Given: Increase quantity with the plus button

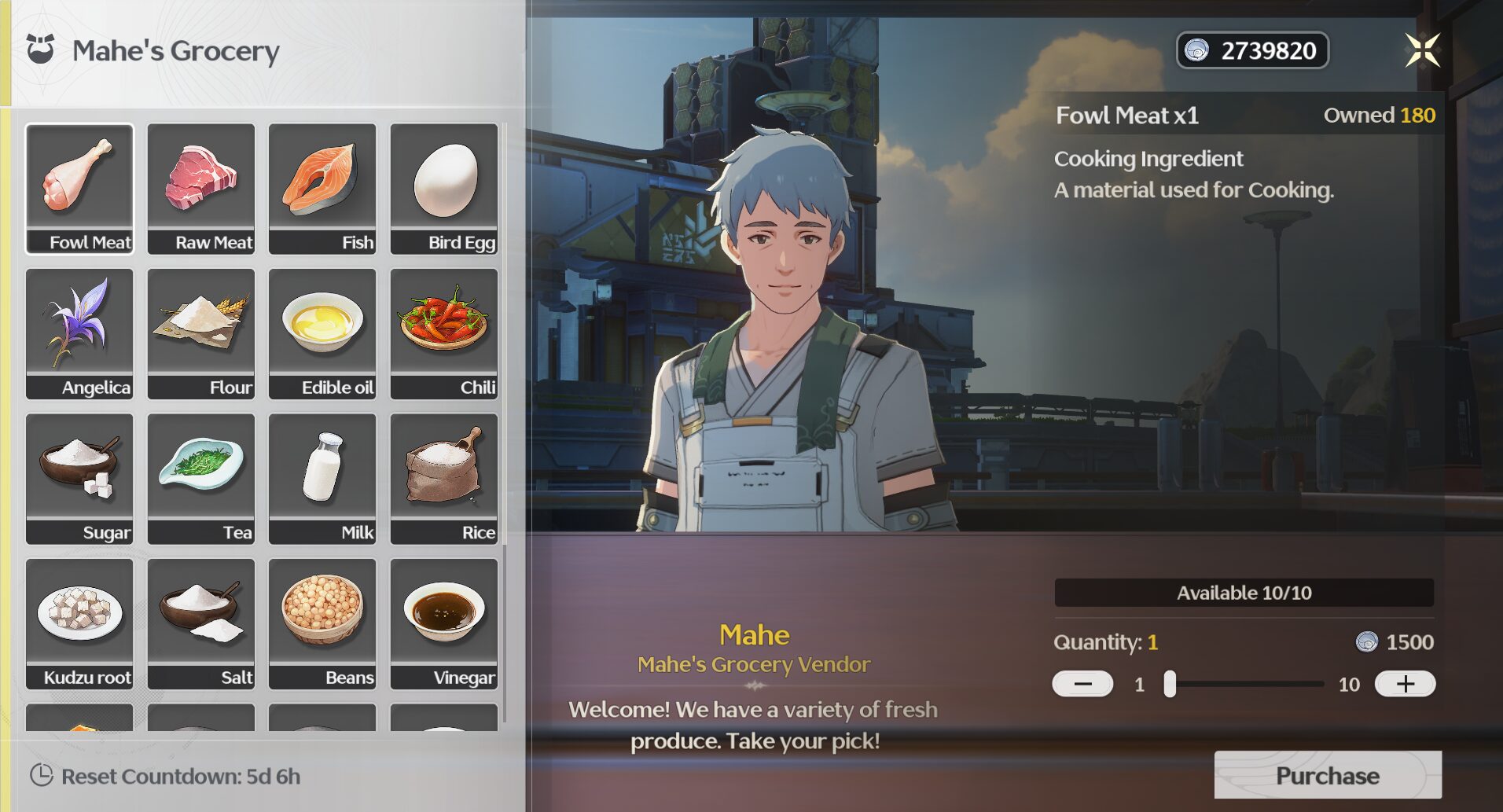Looking at the screenshot, I should [1405, 684].
